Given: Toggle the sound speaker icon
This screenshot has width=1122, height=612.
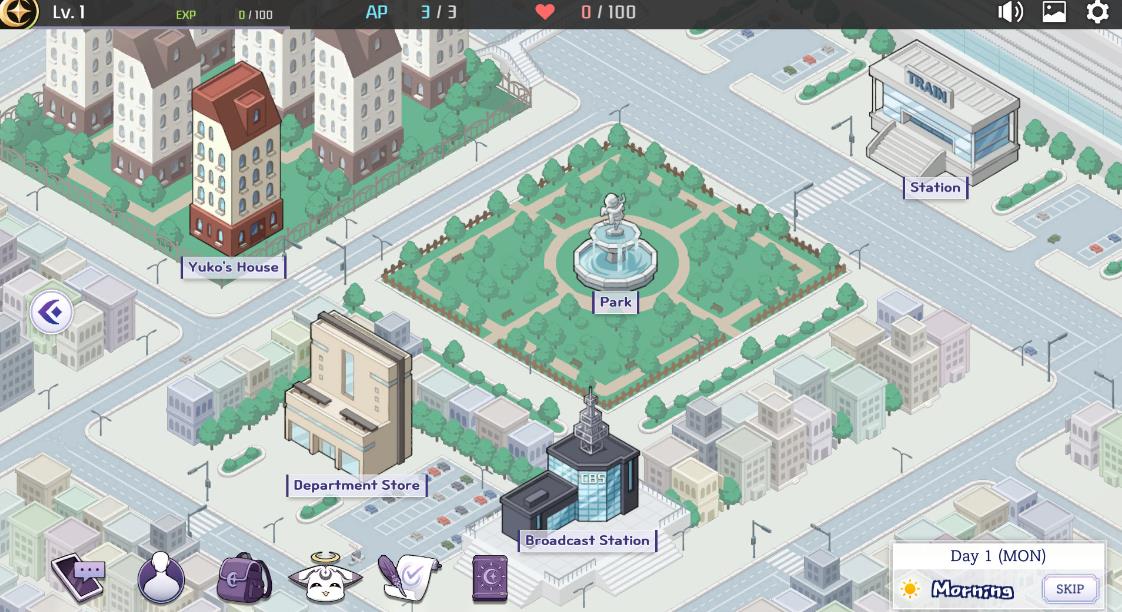Looking at the screenshot, I should (x=1010, y=12).
